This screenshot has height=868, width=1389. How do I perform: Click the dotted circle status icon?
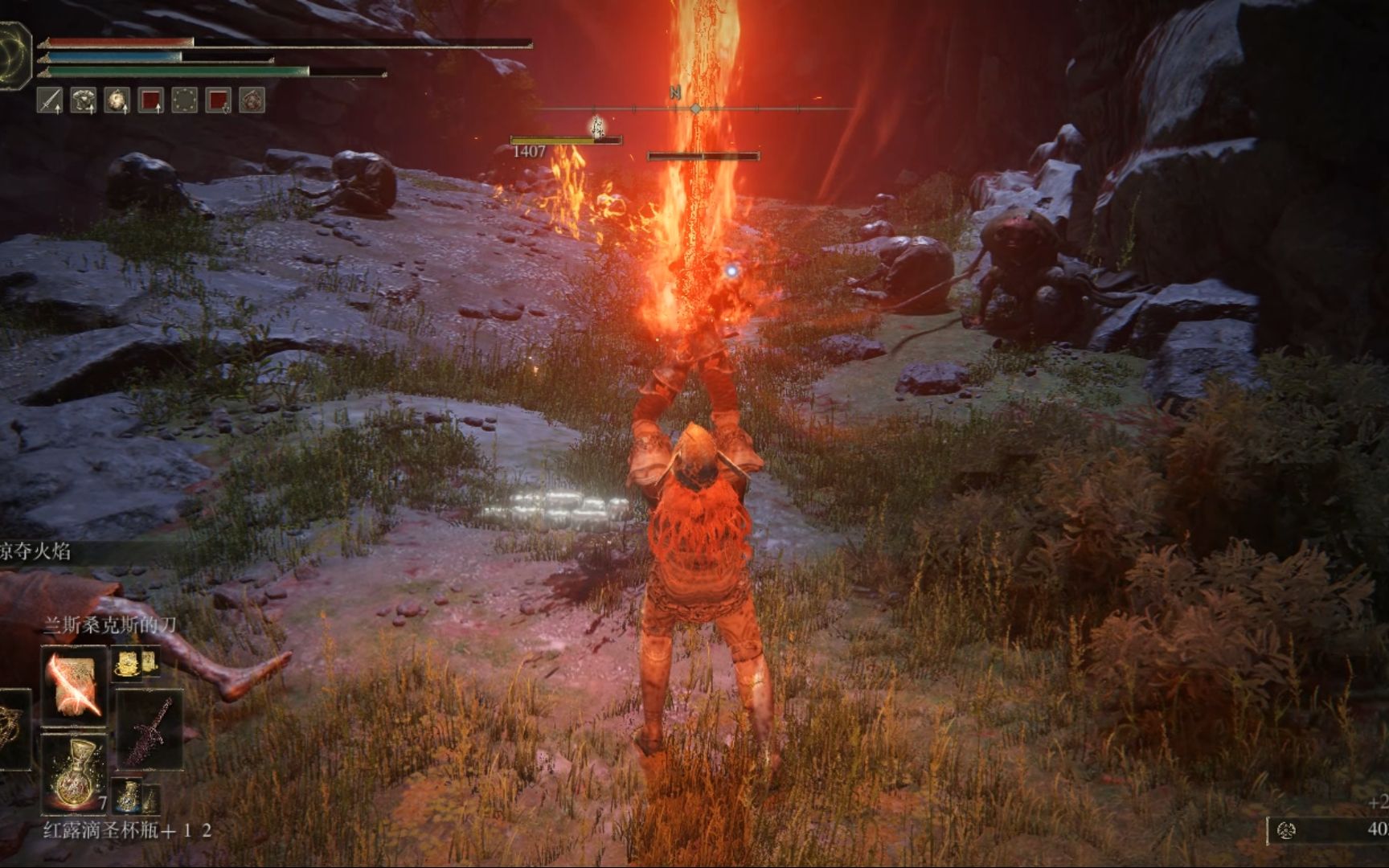[185, 100]
